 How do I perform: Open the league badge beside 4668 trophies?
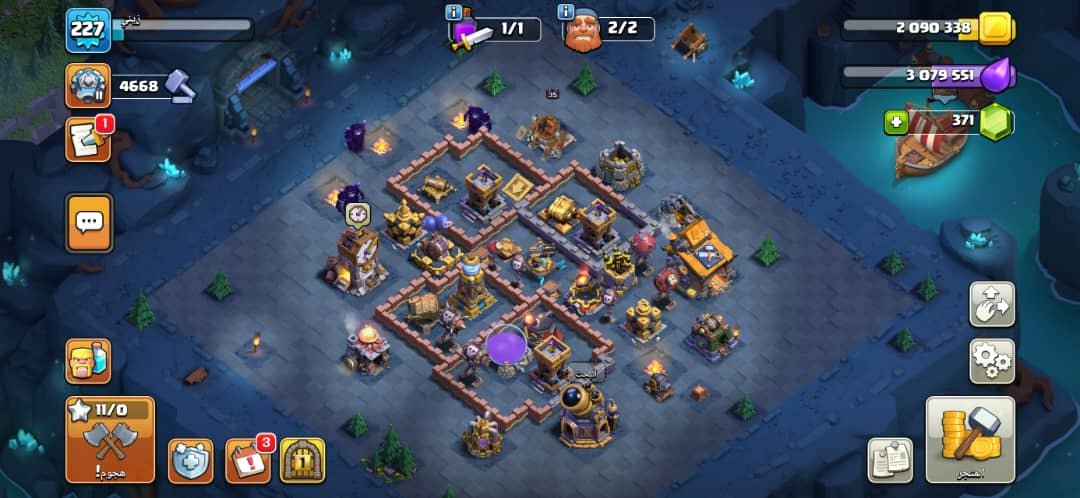tap(87, 86)
